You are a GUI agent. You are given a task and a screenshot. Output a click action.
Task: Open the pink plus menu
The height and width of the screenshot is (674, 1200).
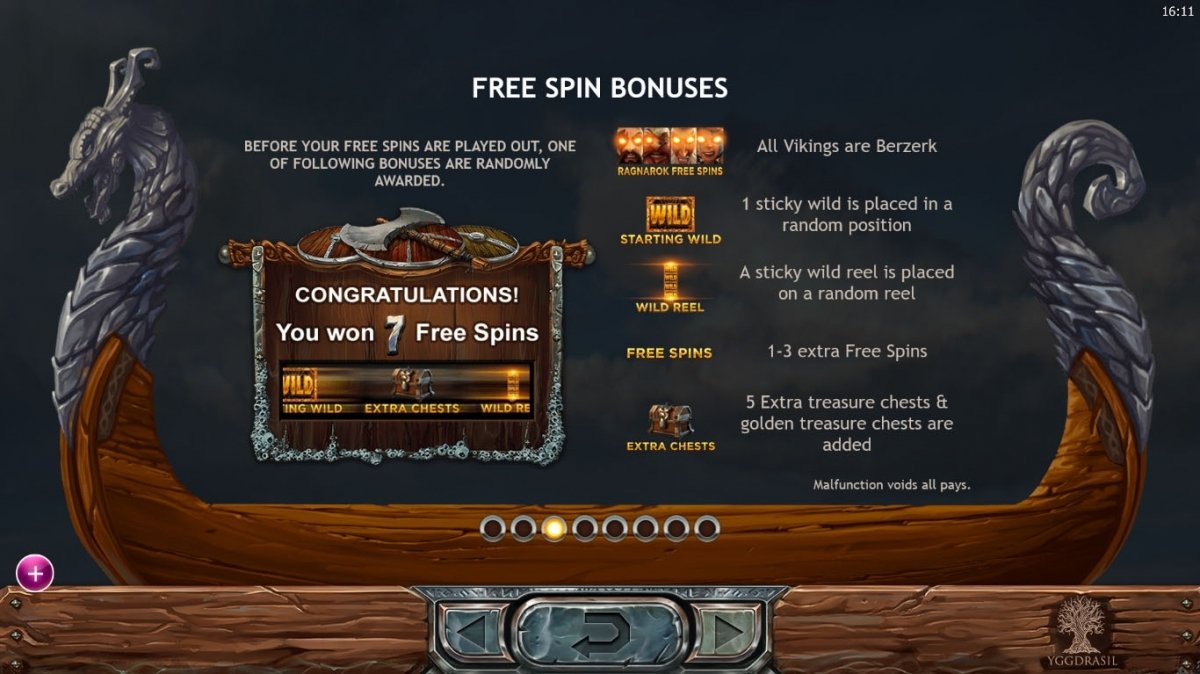click(35, 573)
